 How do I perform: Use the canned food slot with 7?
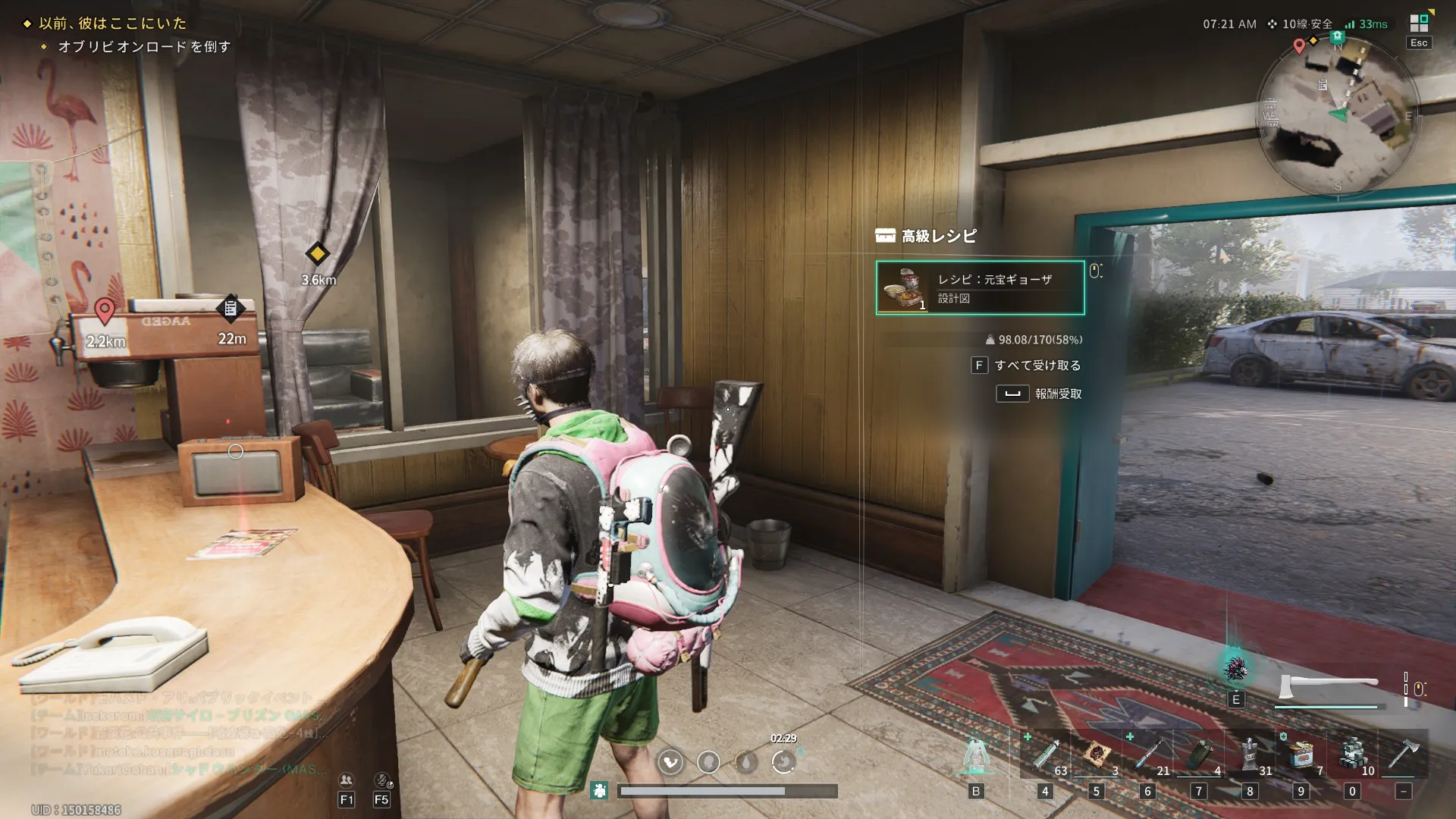point(1301,755)
